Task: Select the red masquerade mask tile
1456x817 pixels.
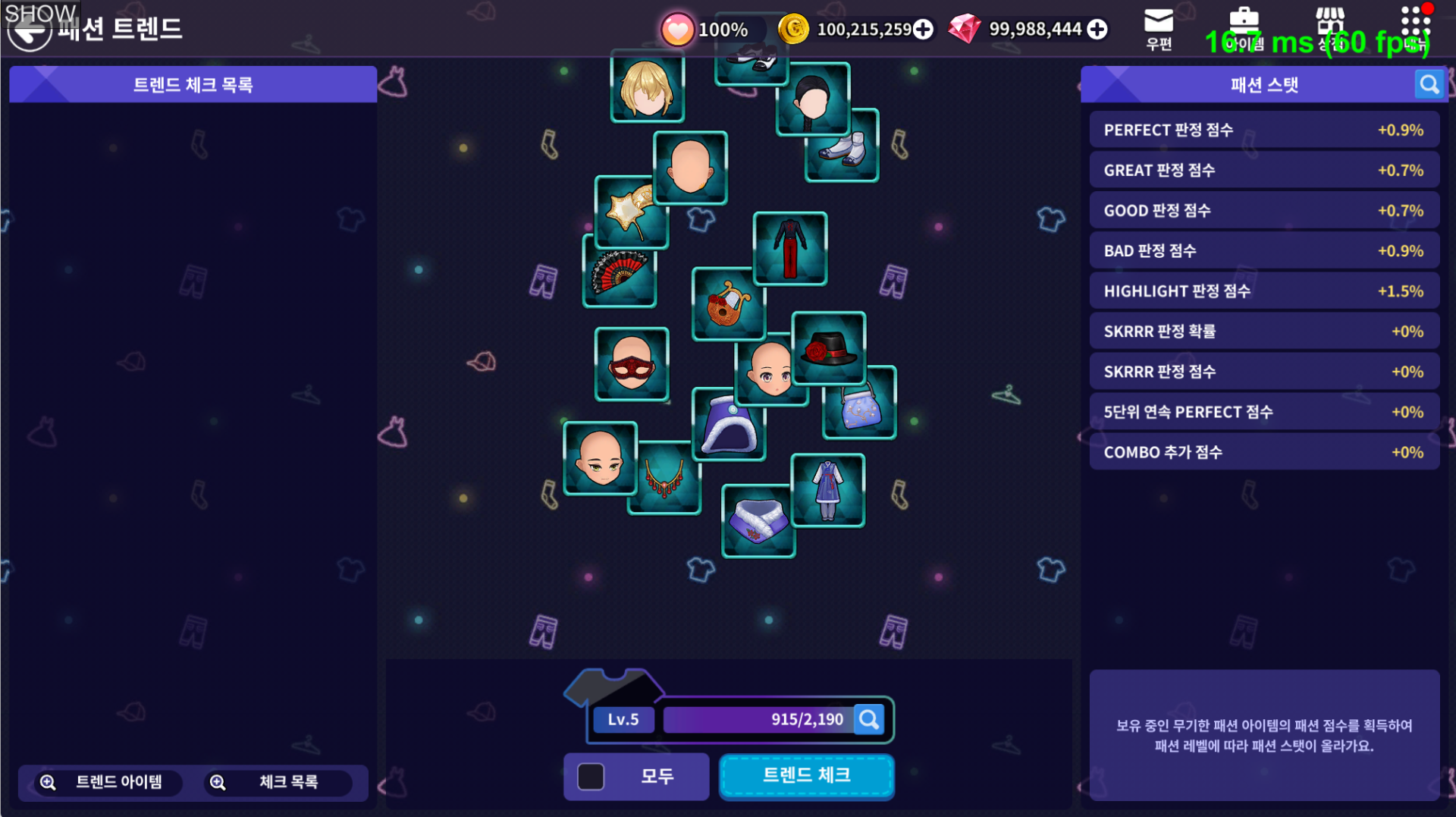Action: click(631, 365)
